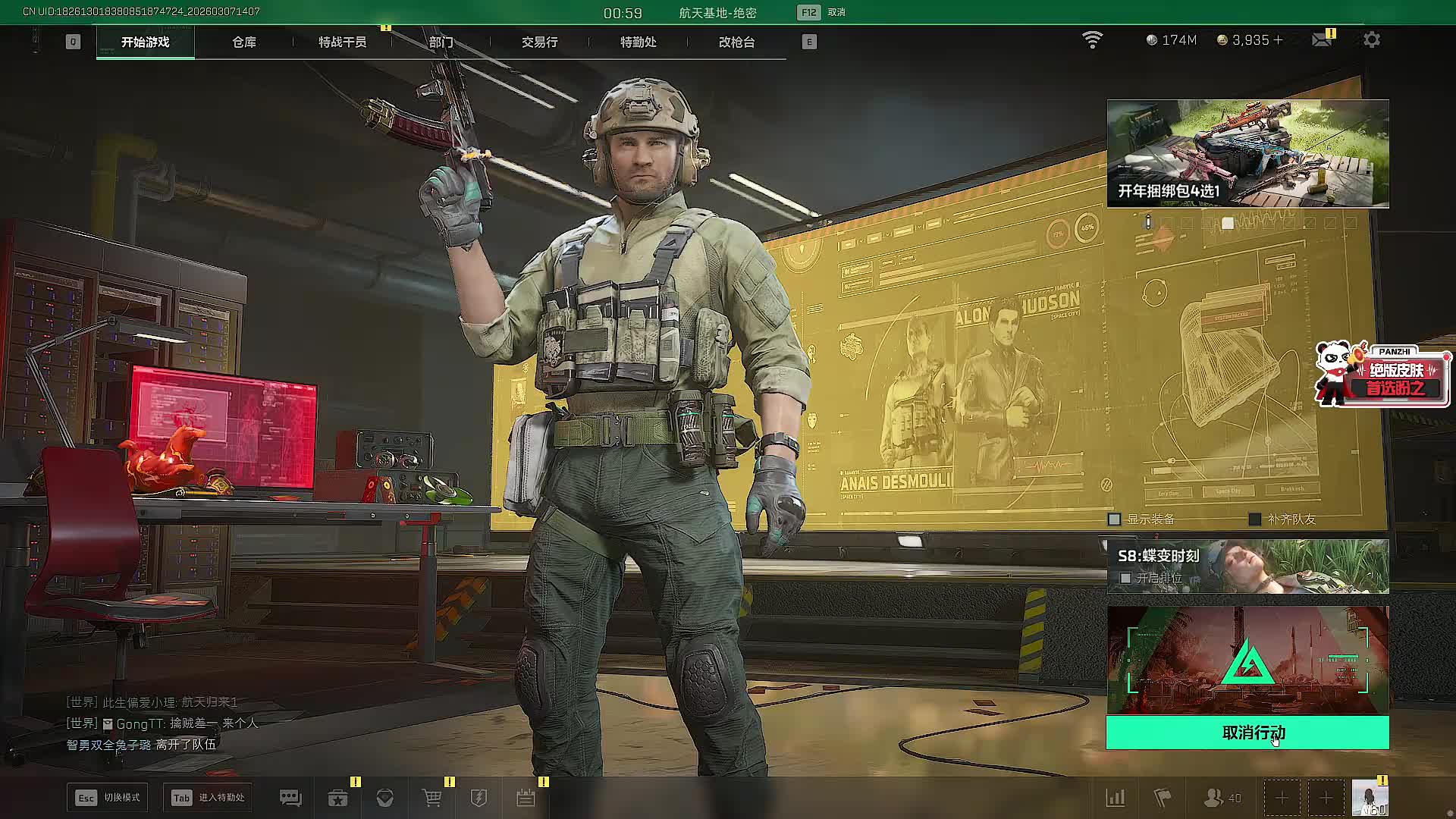
Task: Open the friends list icon showing 40
Action: pos(1222,798)
